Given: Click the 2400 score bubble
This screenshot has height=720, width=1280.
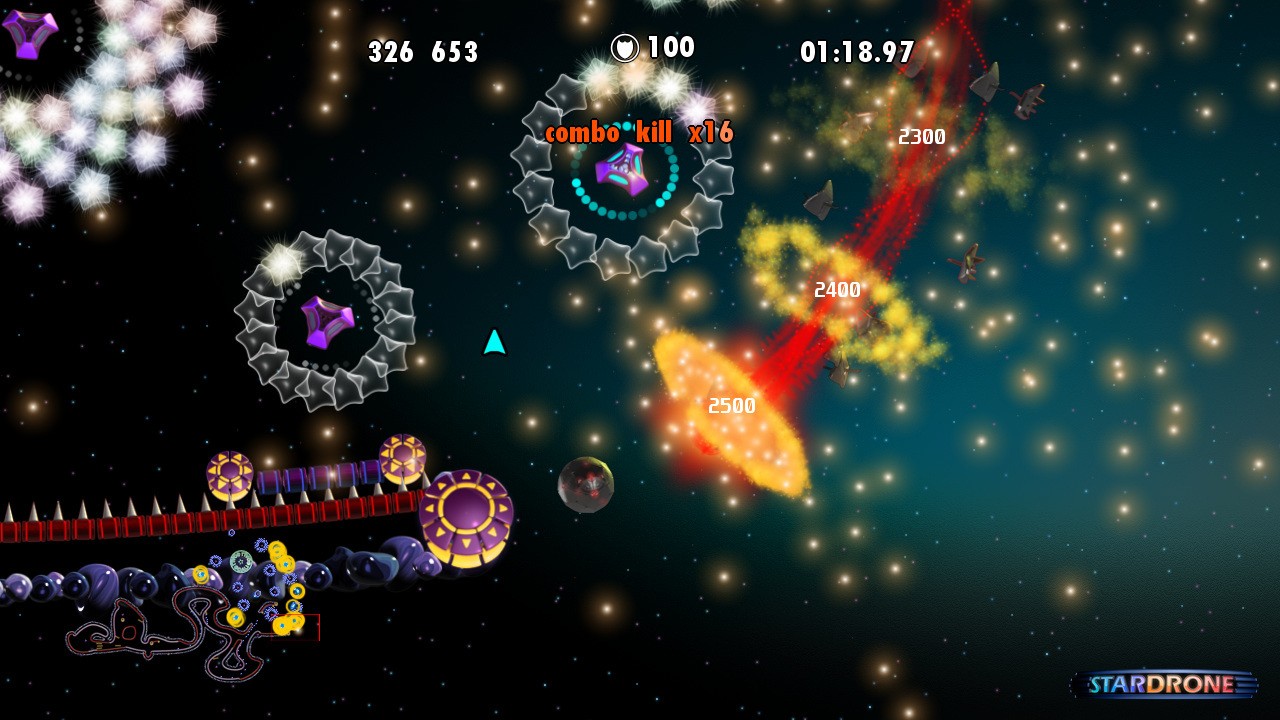Looking at the screenshot, I should coord(836,290).
